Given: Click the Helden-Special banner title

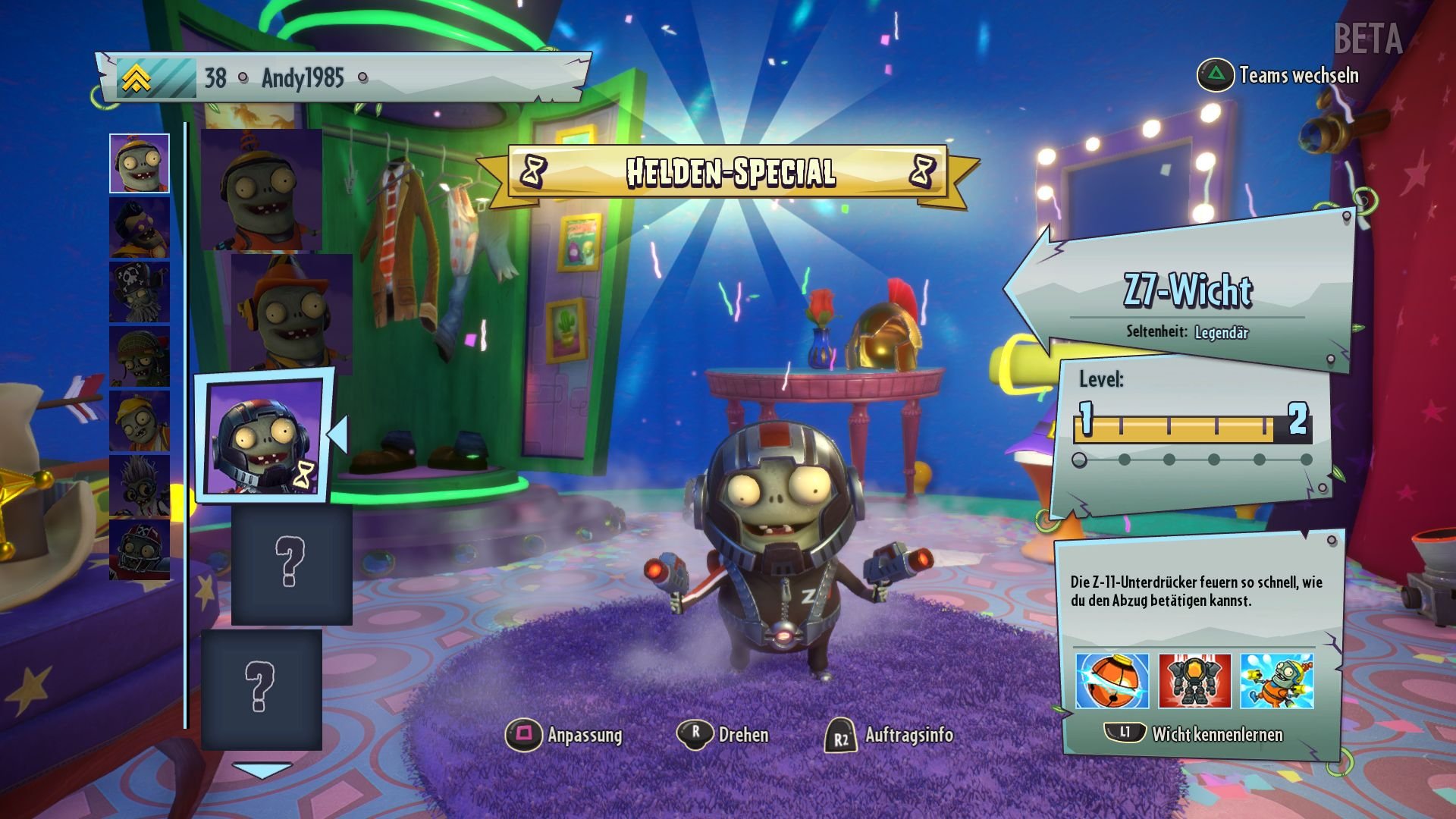Looking at the screenshot, I should [730, 172].
